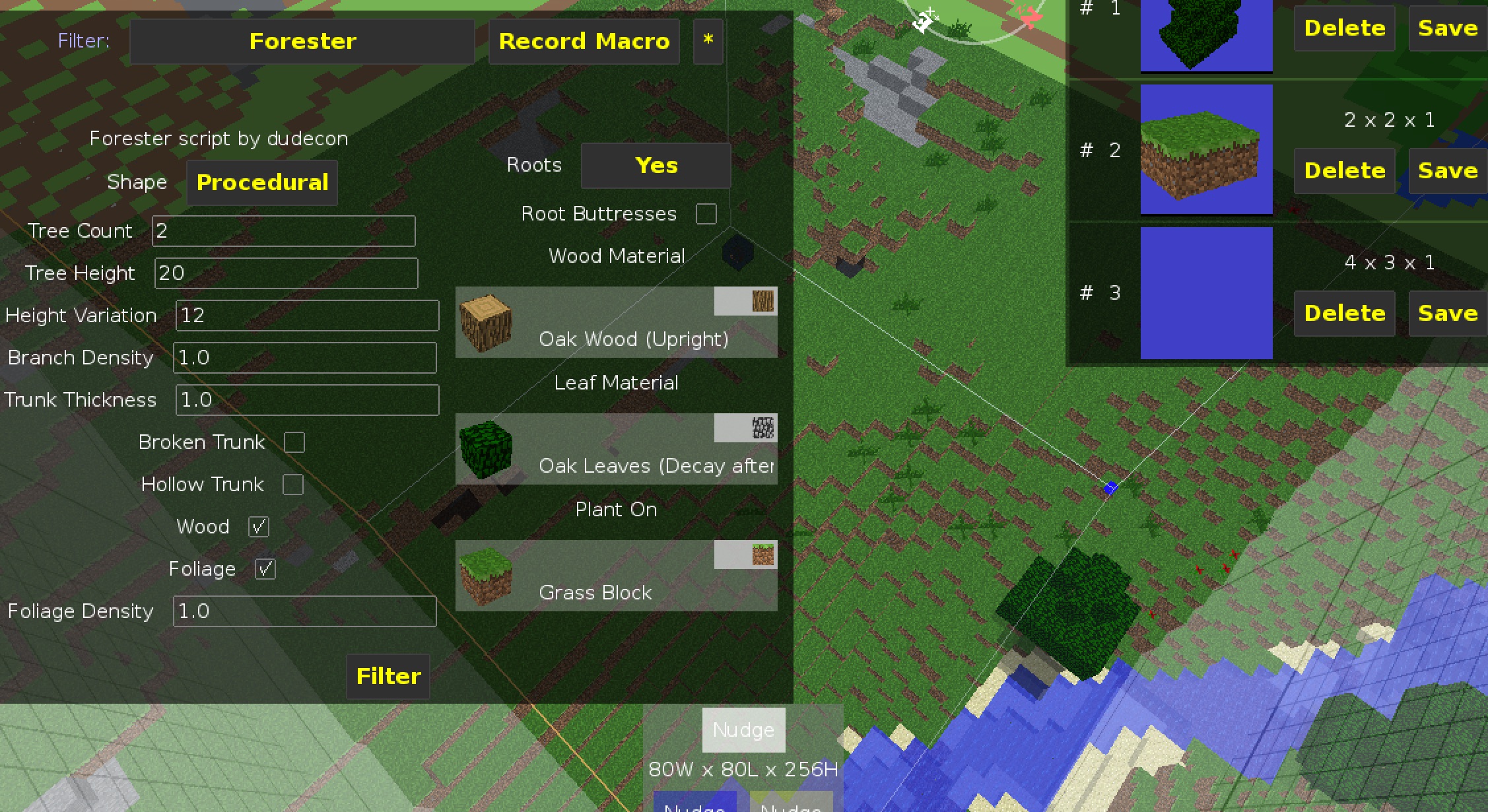Click the asterisk macro options button

707,41
